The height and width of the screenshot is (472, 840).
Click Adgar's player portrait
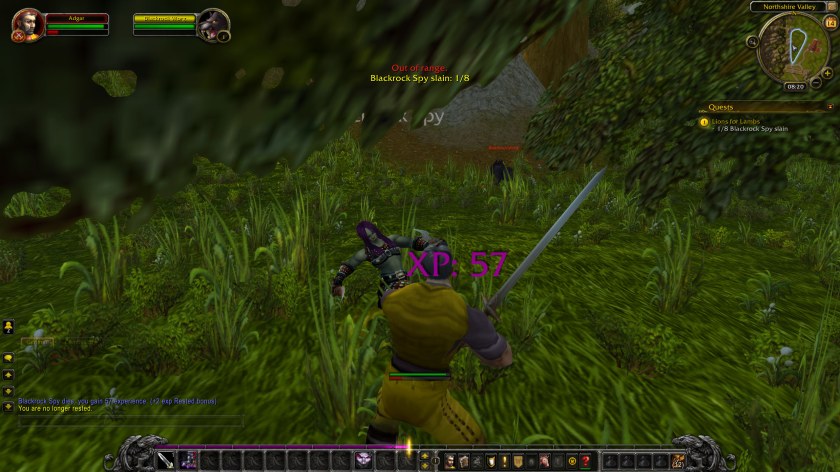(27, 24)
